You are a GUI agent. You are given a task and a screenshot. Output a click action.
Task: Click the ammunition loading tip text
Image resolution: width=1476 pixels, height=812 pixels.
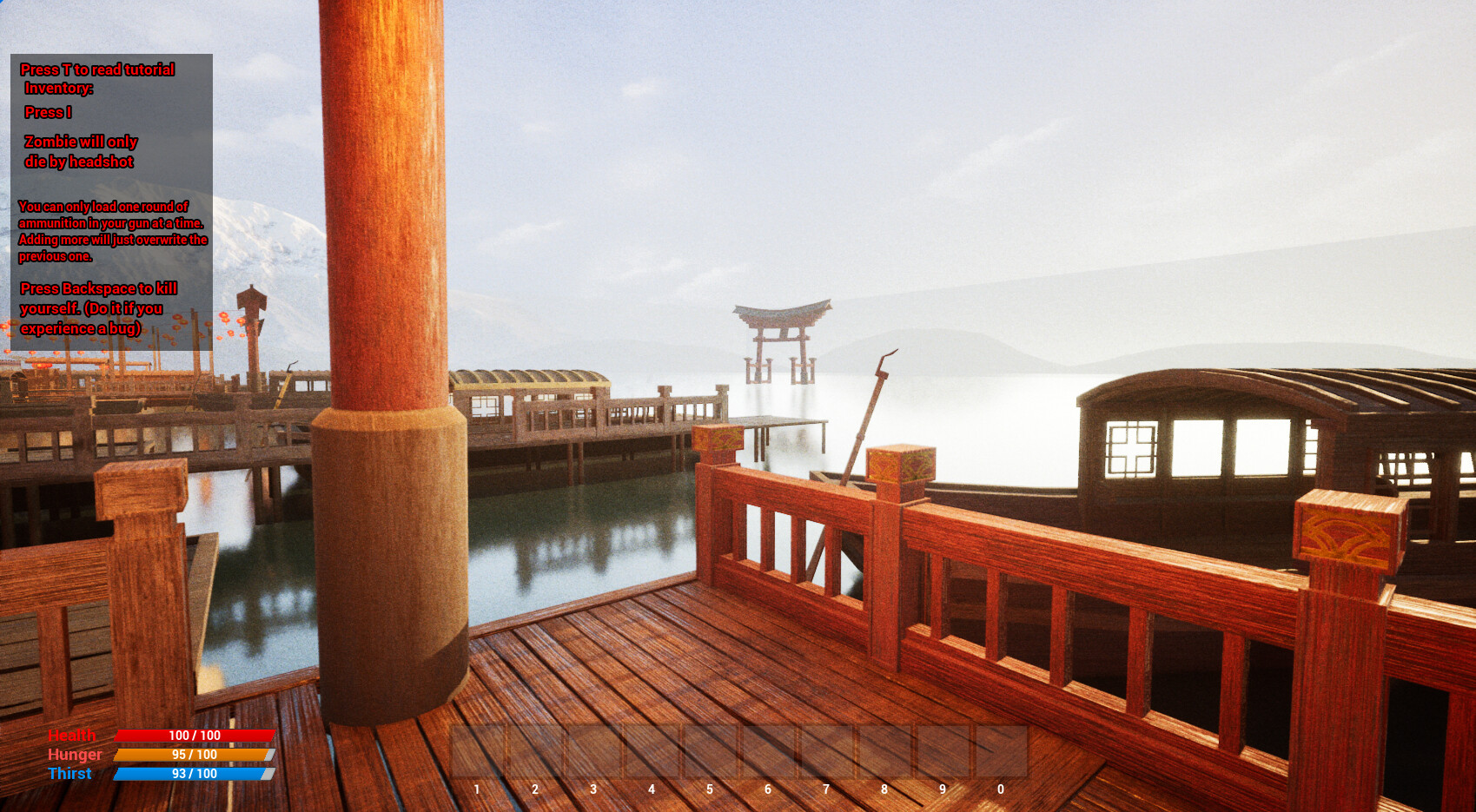click(113, 232)
